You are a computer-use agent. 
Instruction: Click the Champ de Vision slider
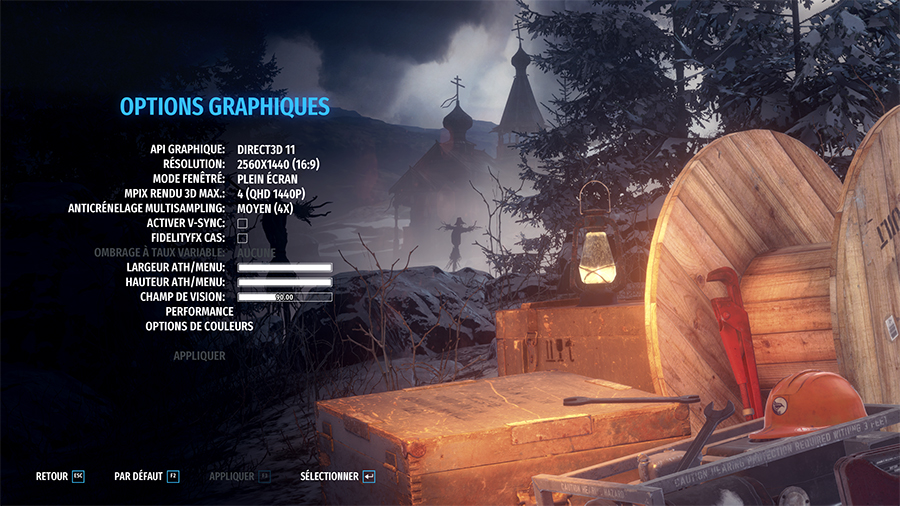pyautogui.click(x=284, y=297)
